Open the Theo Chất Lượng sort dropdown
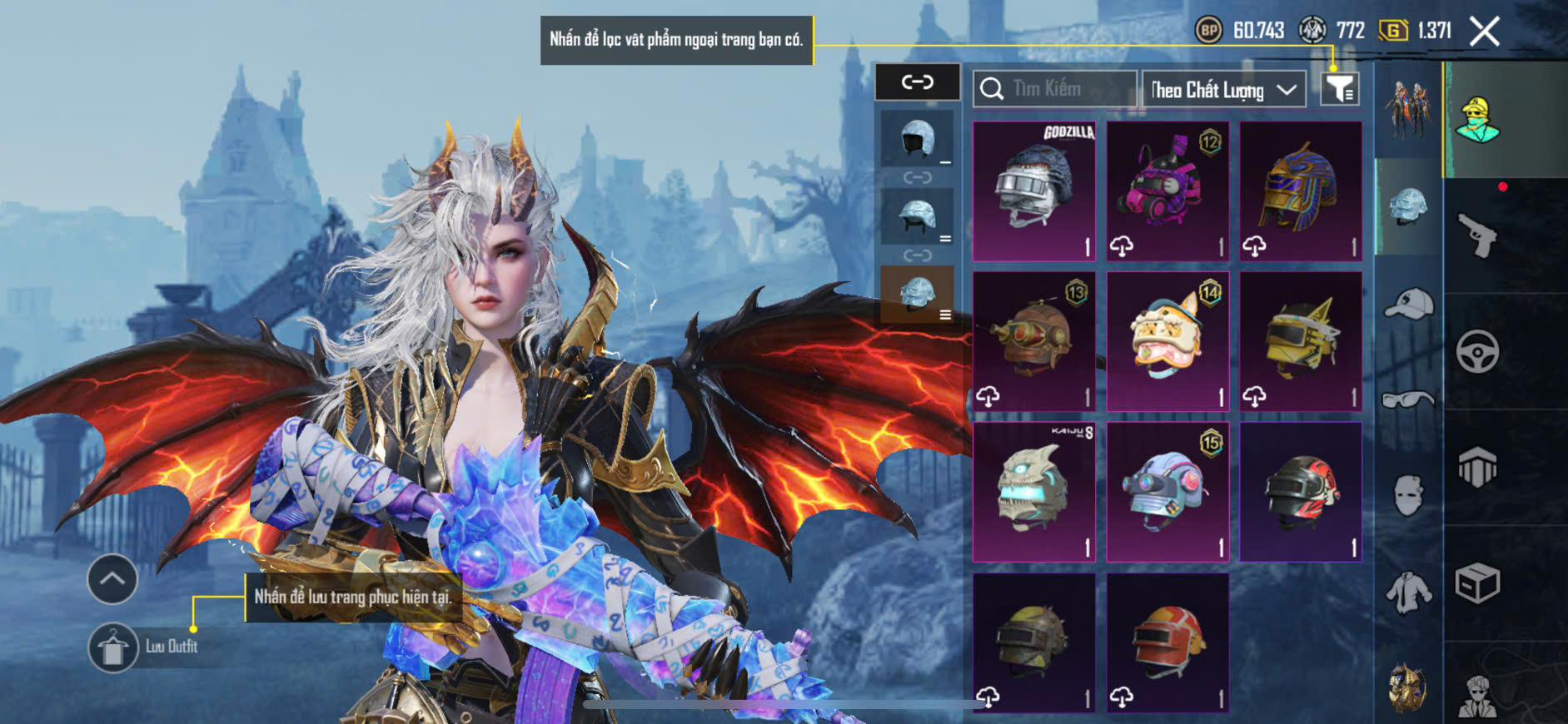 tap(1222, 89)
